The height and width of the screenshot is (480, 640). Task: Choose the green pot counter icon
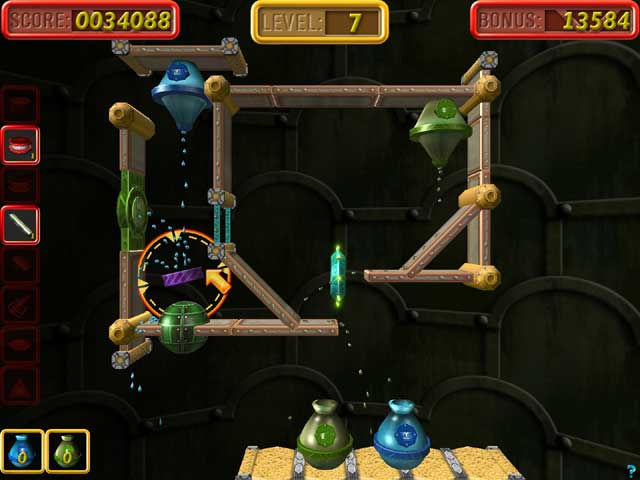67,451
